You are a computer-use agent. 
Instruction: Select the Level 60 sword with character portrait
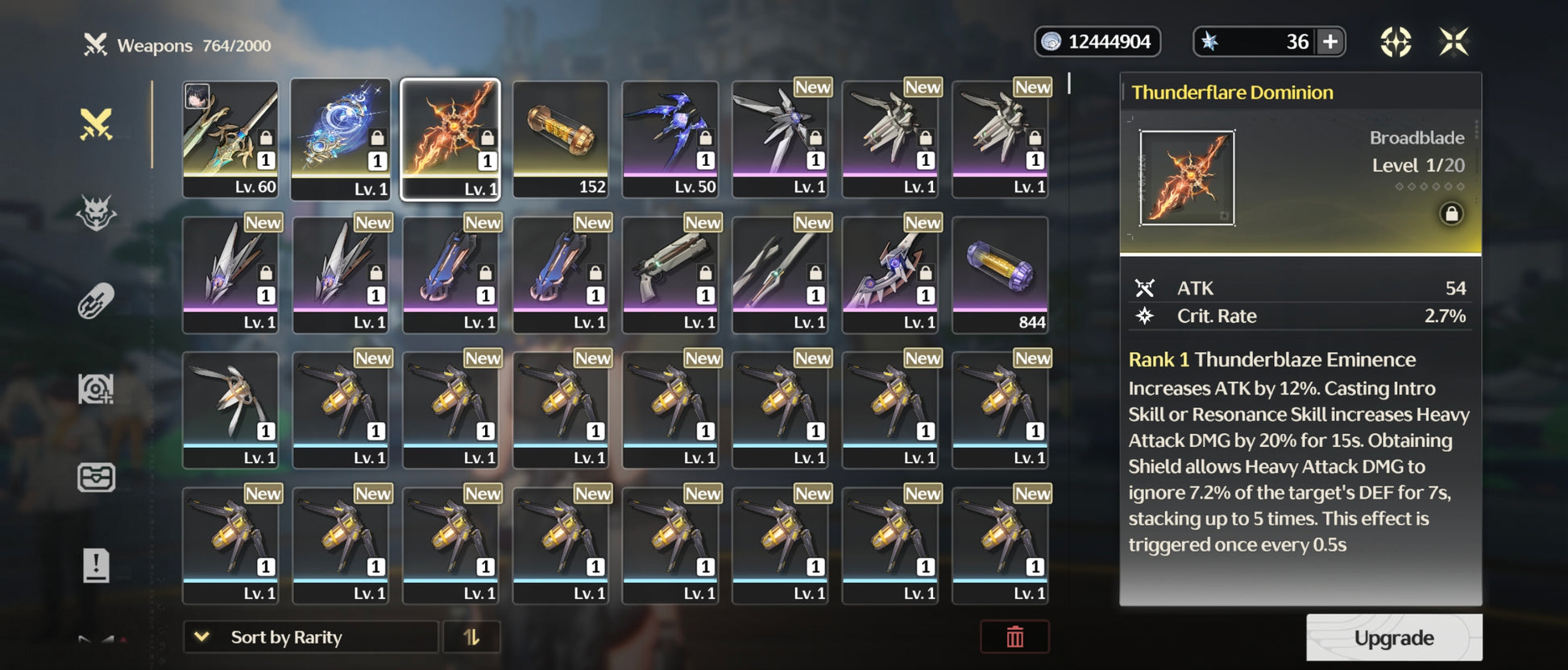(x=230, y=139)
